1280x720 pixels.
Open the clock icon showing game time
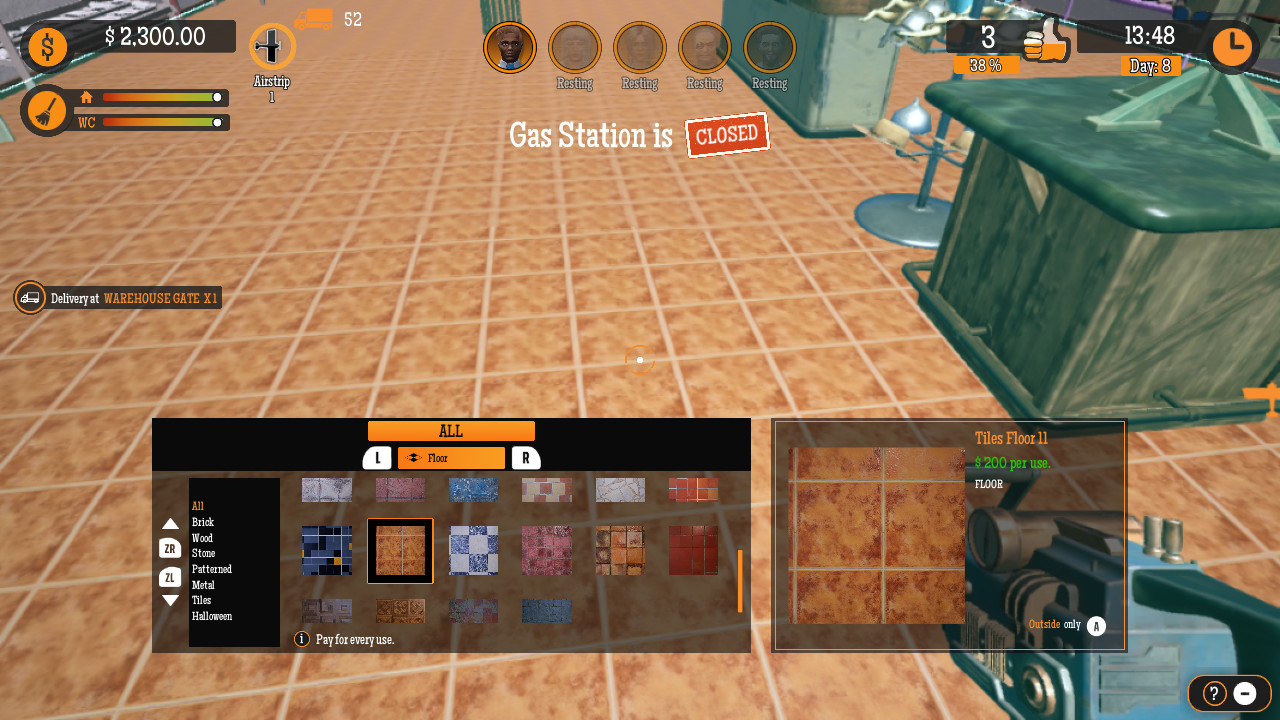click(1232, 46)
